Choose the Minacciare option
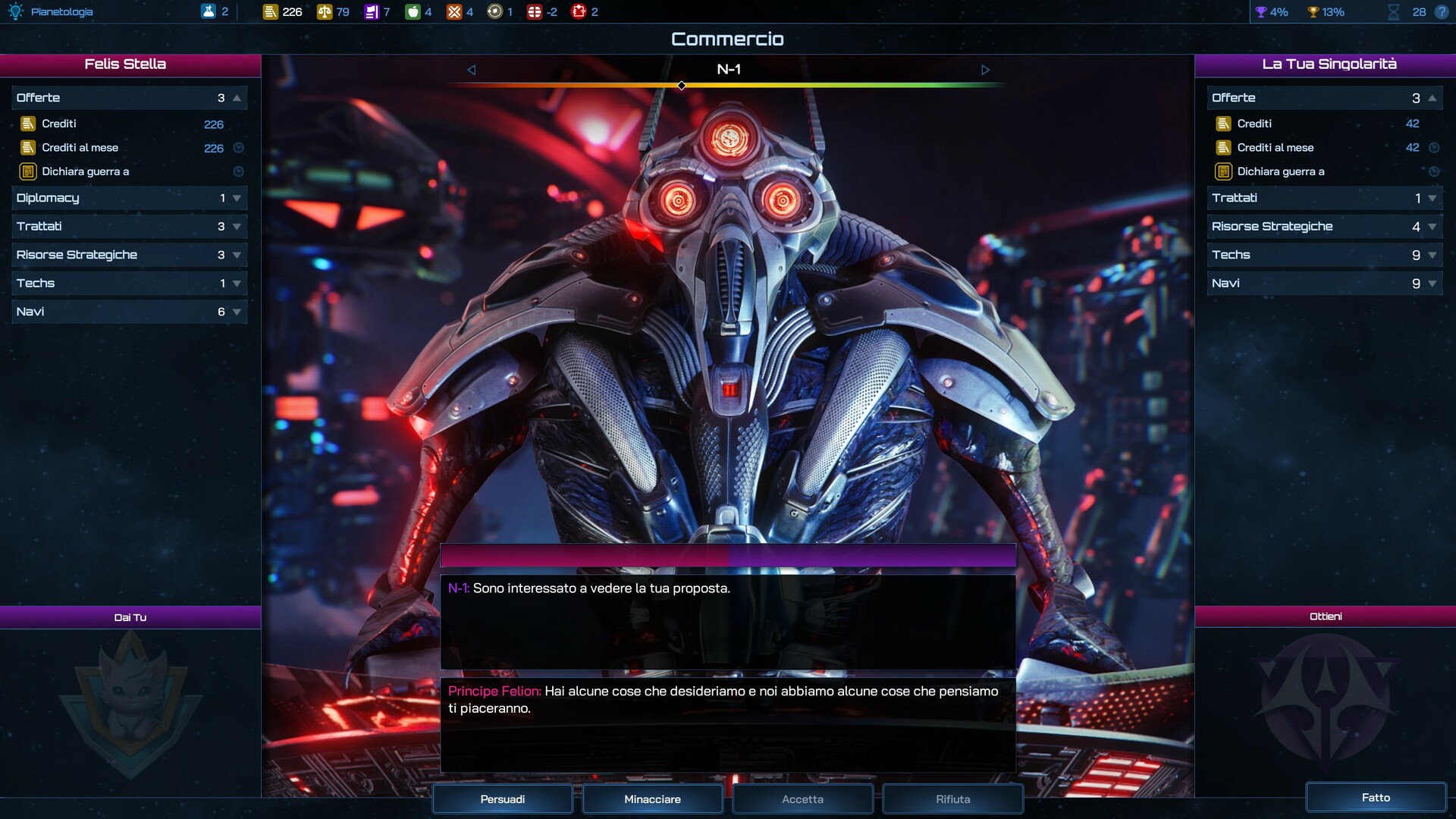 click(652, 799)
